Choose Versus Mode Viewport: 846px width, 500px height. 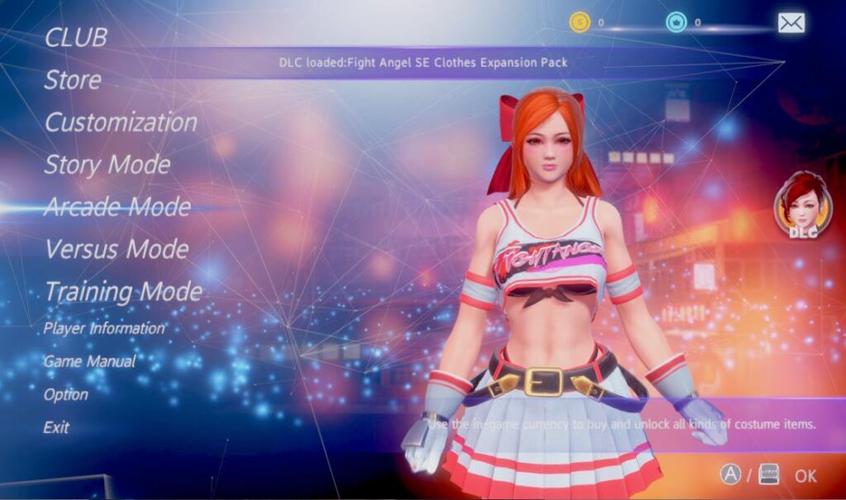coord(115,249)
